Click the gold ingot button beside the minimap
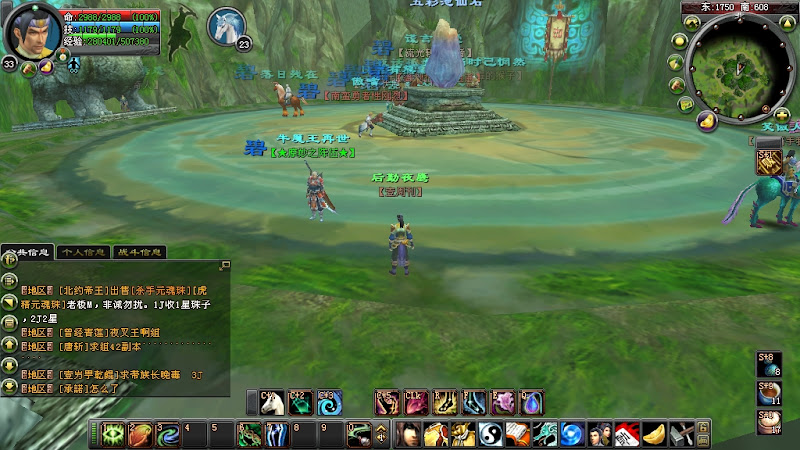The height and width of the screenshot is (450, 800). pos(705,121)
